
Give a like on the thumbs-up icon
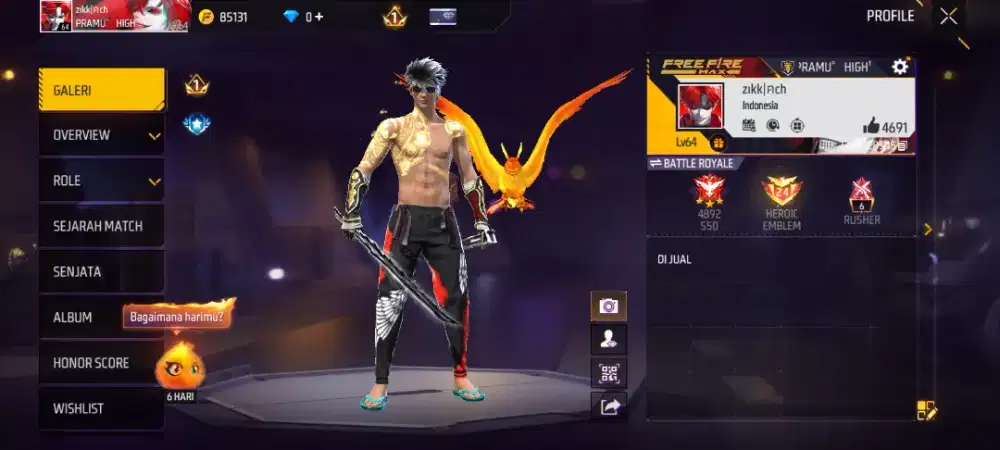point(871,127)
